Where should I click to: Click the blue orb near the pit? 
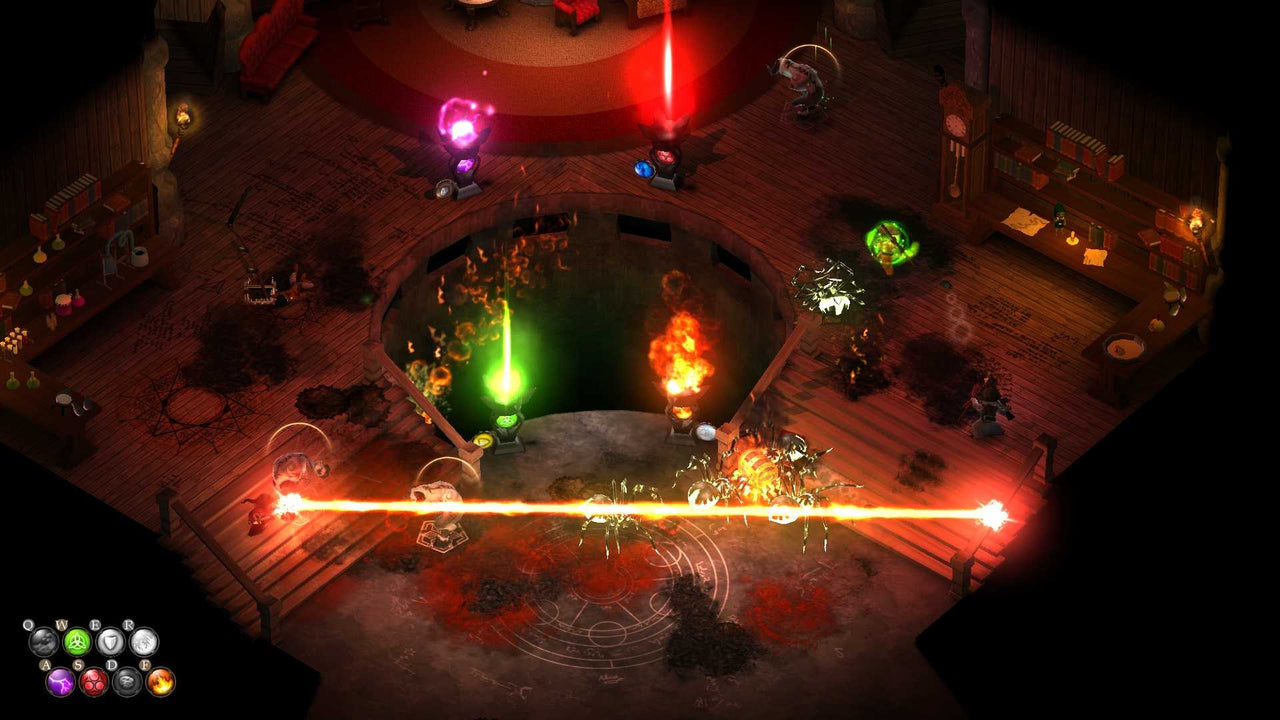click(x=644, y=168)
